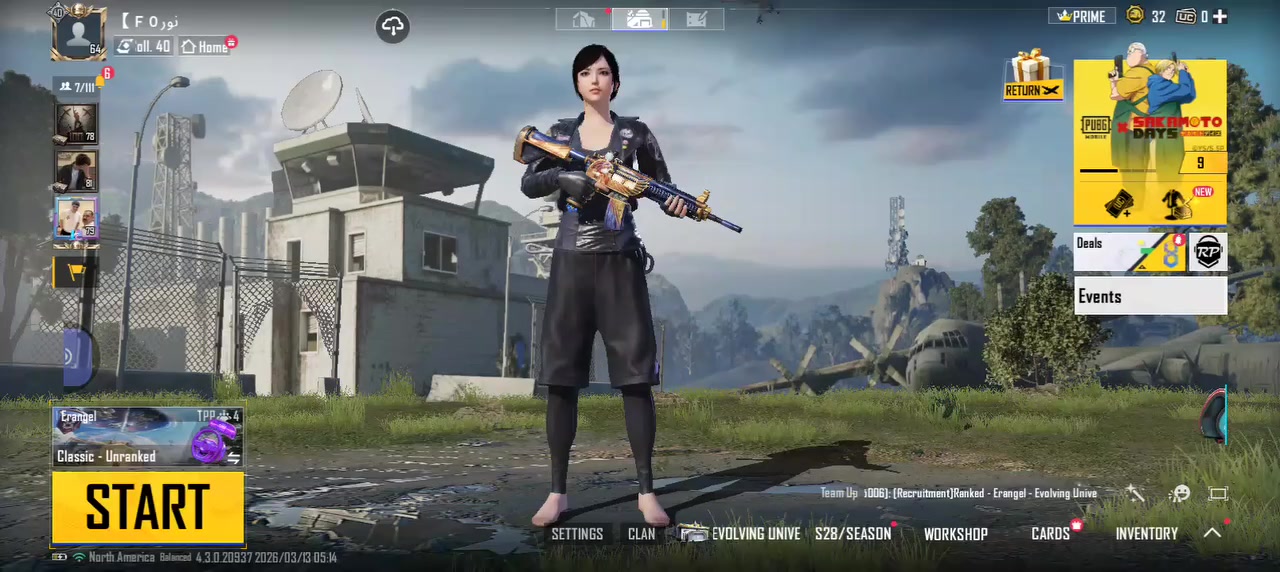Add UC with the plus button
The image size is (1280, 572).
1219,16
